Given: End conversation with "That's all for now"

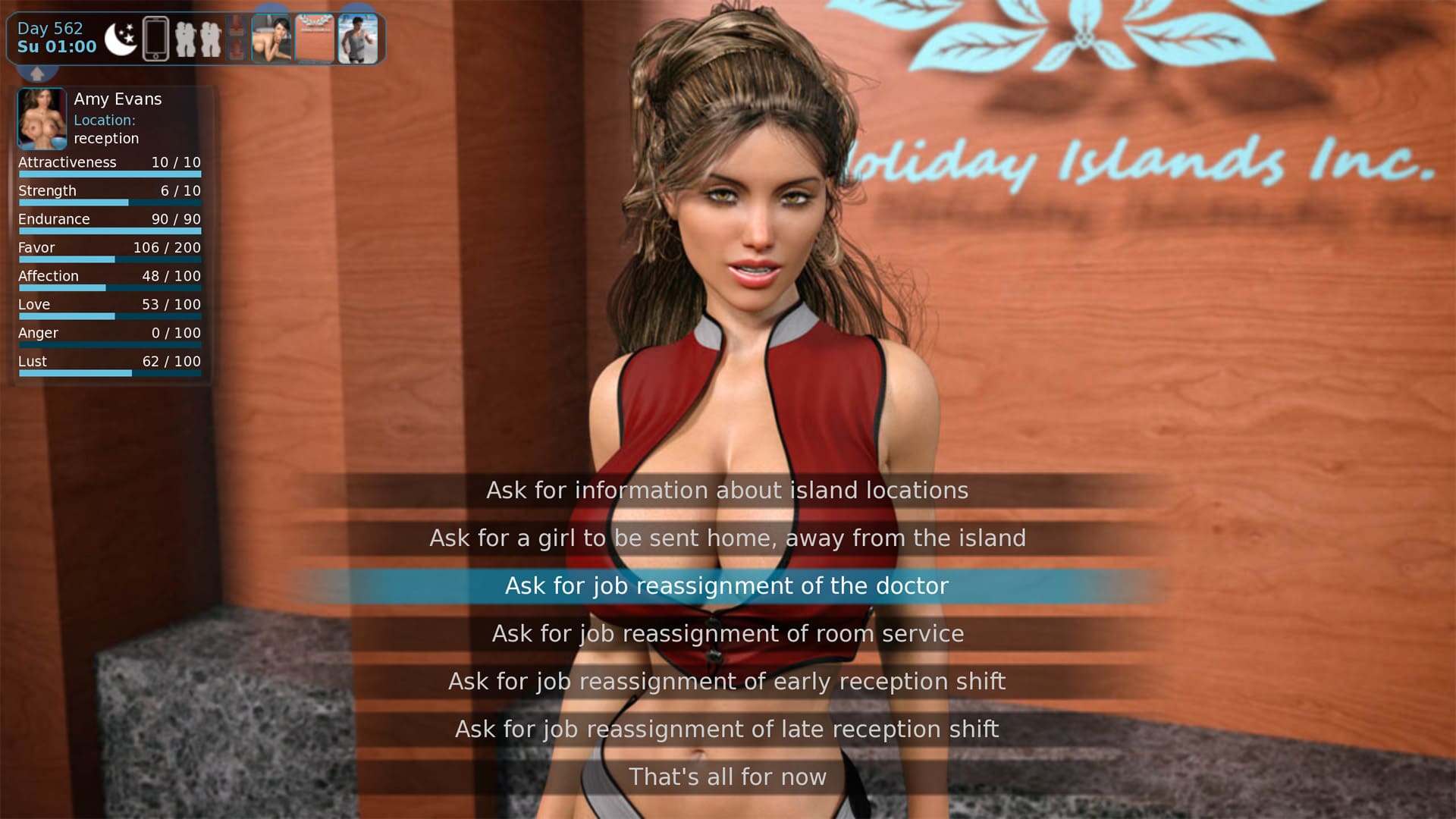Looking at the screenshot, I should pos(727,777).
